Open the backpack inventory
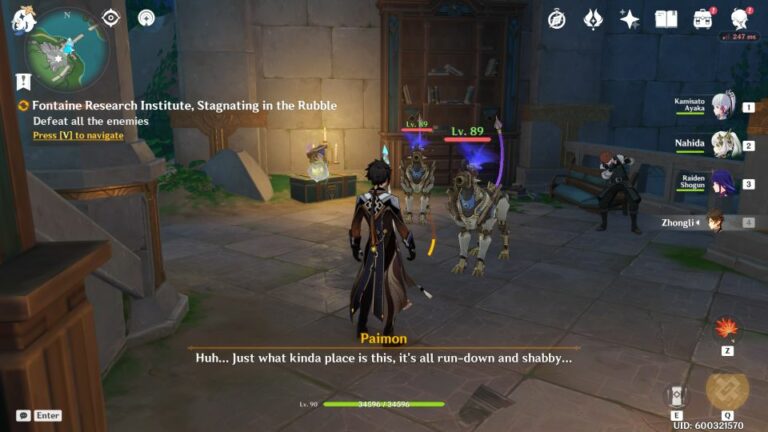 point(703,19)
